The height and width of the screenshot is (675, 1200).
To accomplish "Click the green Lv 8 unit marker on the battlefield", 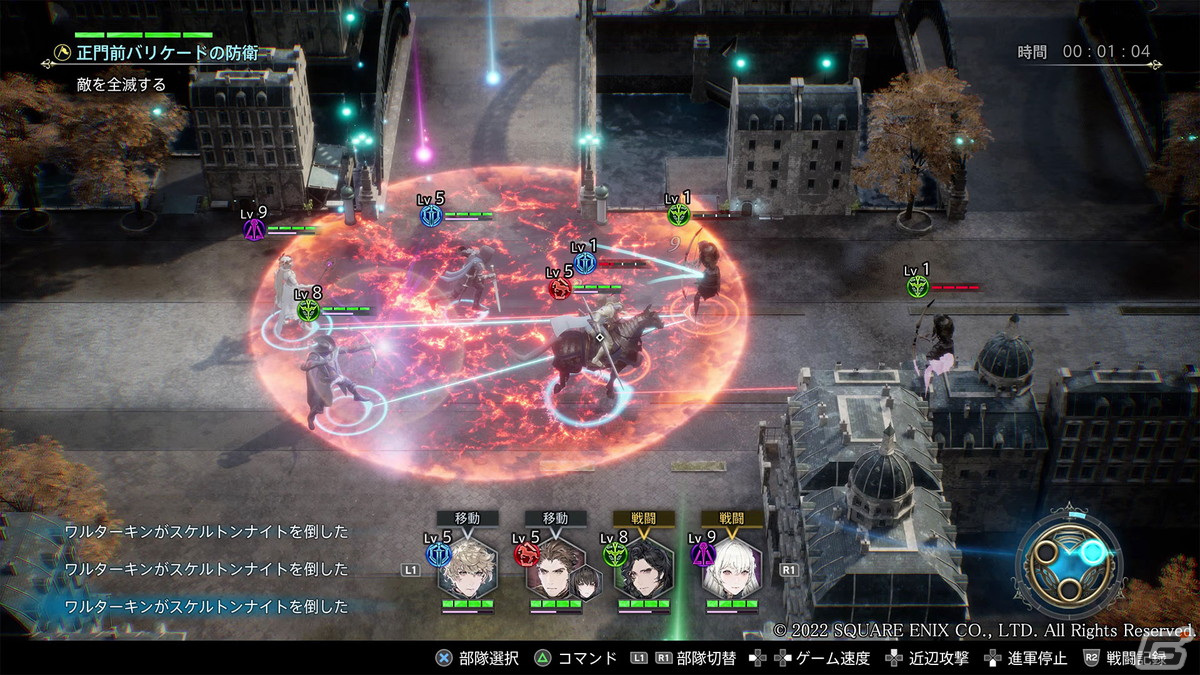I will (x=307, y=310).
